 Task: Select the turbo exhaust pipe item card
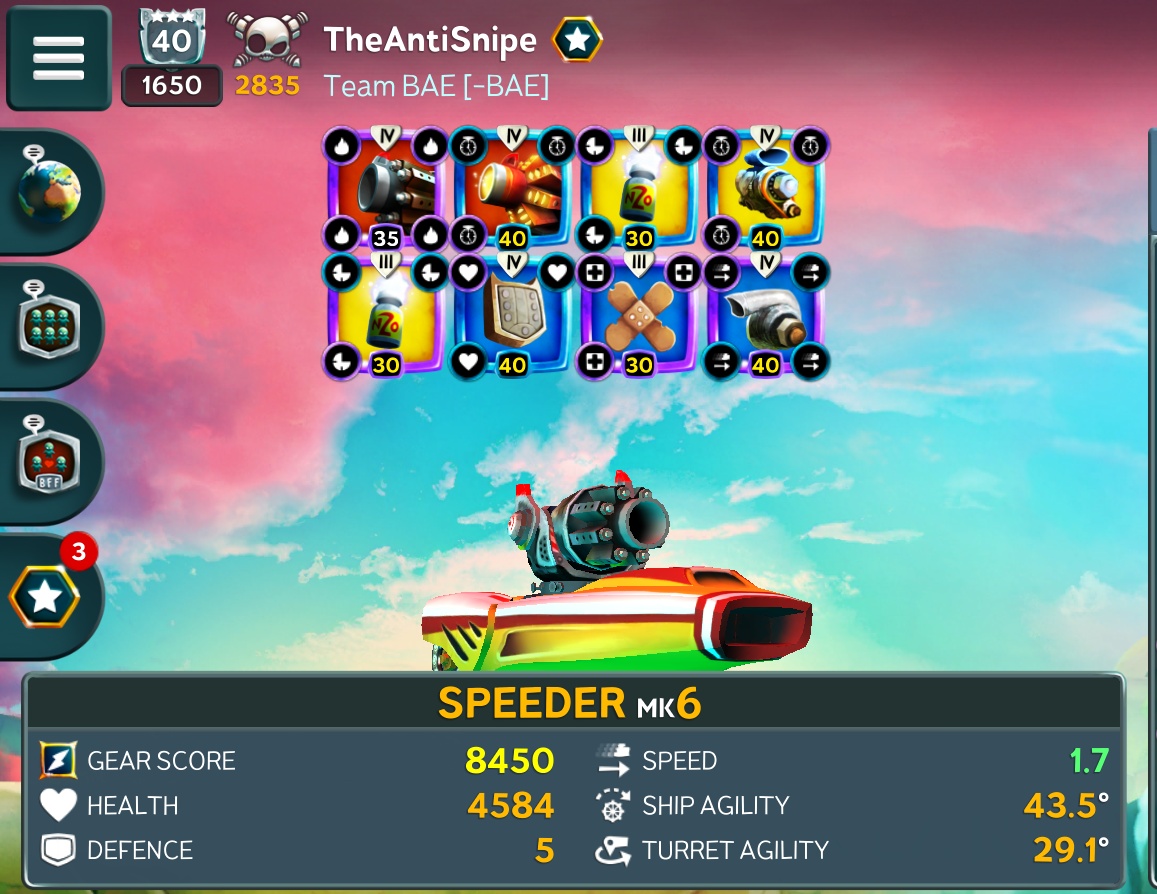point(765,314)
